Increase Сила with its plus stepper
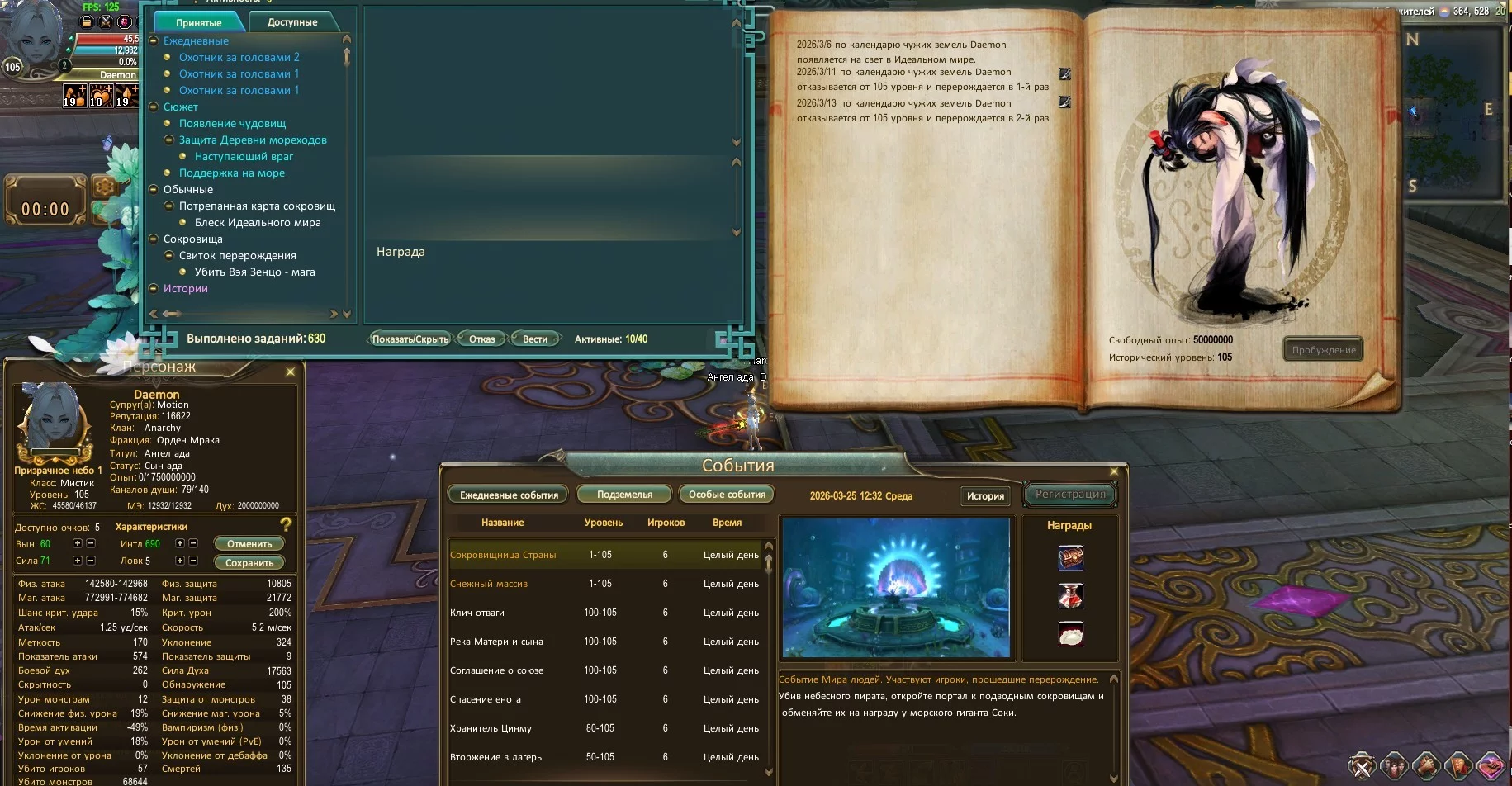The image size is (1512, 786). [76, 561]
